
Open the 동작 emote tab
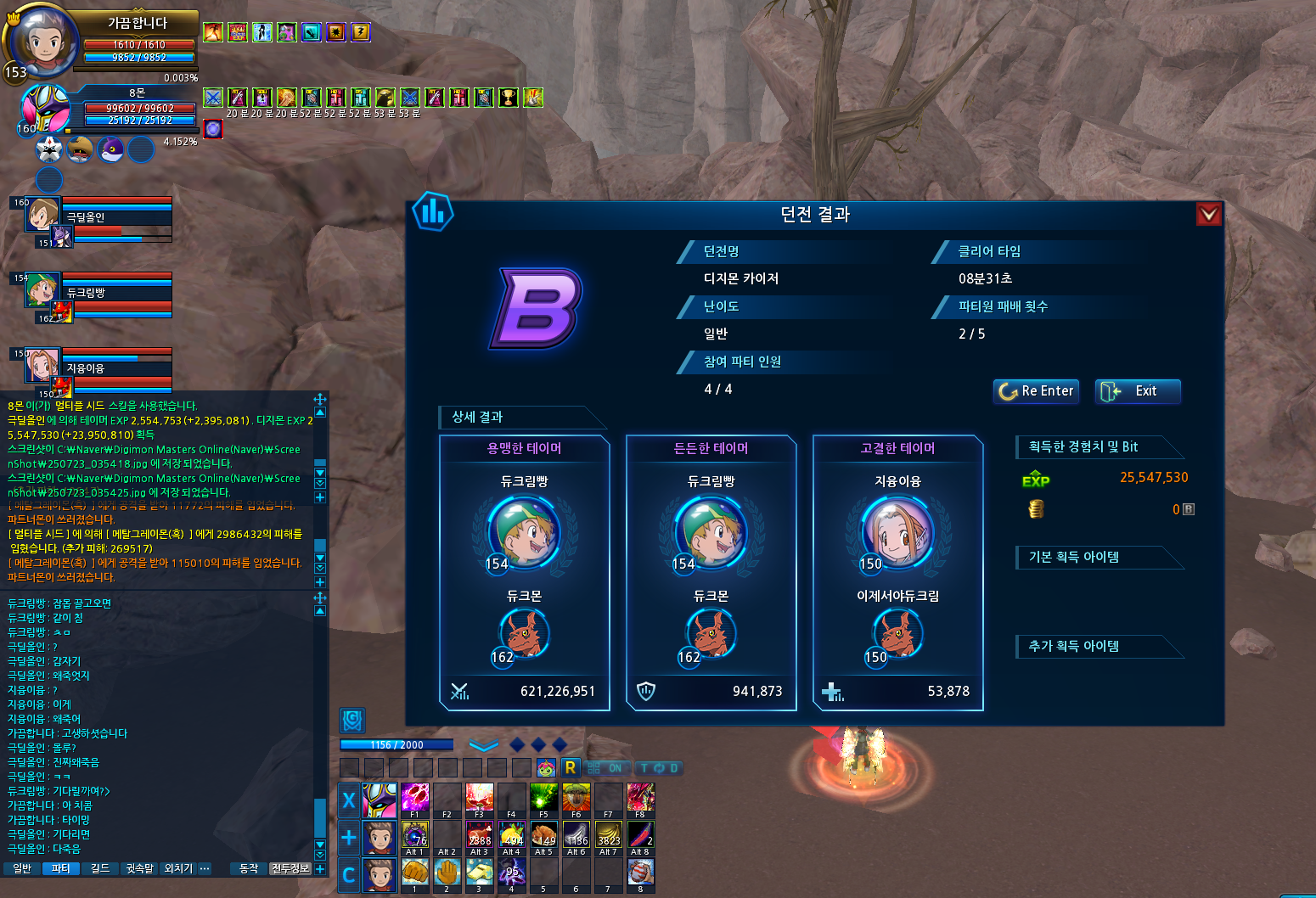[x=249, y=868]
